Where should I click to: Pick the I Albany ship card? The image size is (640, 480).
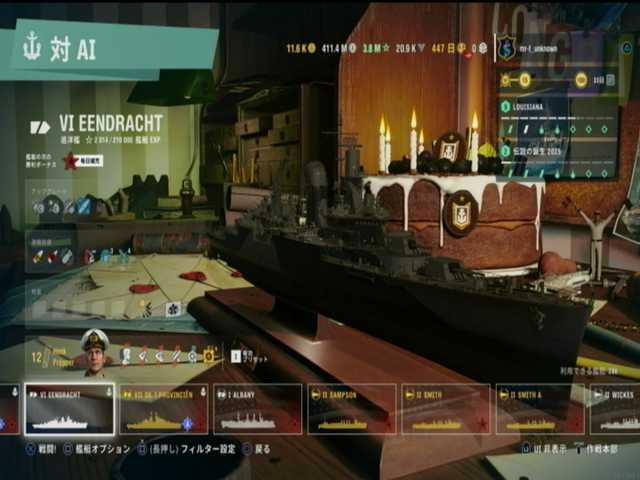coord(257,410)
